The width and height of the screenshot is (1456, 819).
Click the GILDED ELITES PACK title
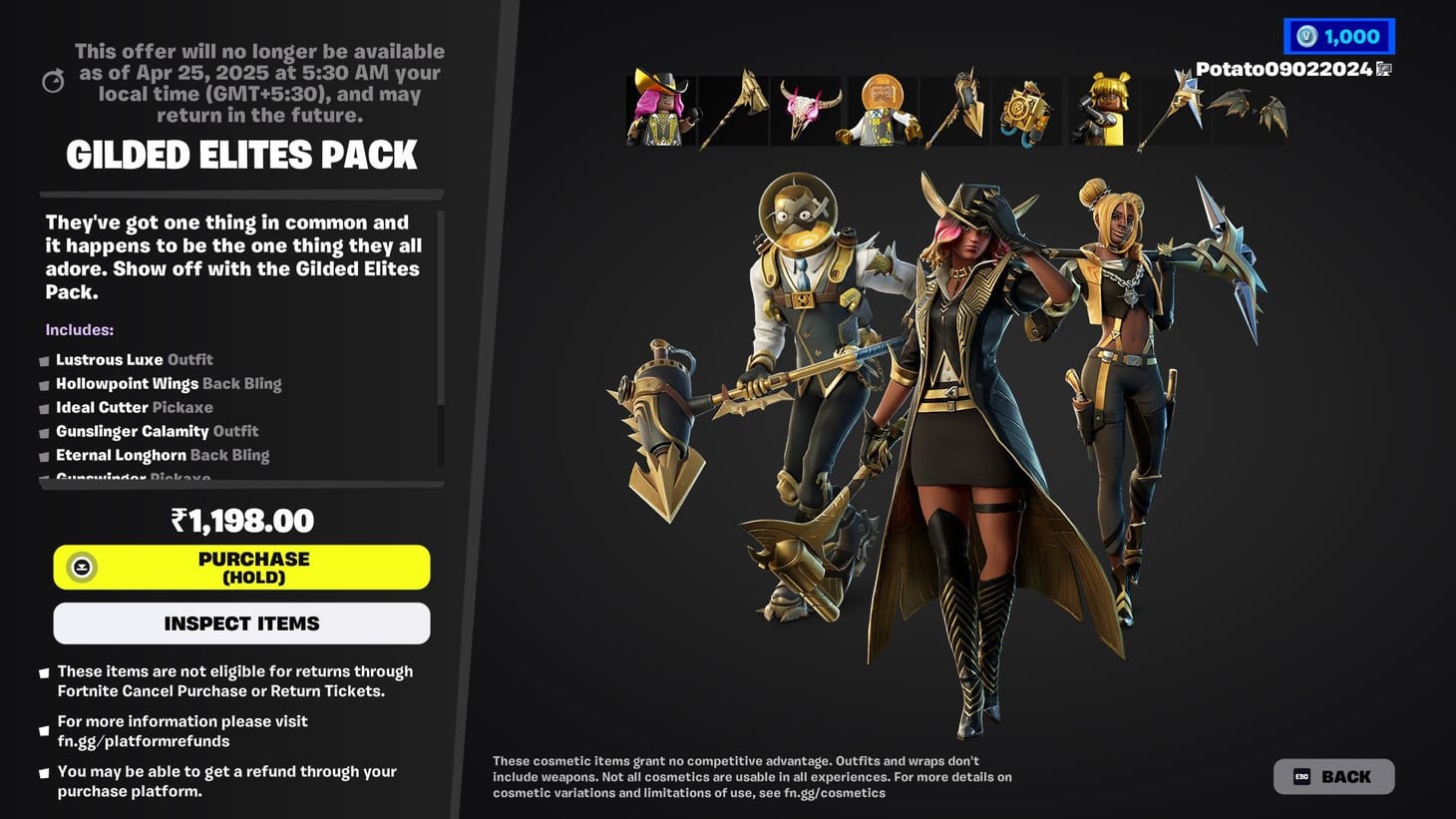[x=241, y=155]
